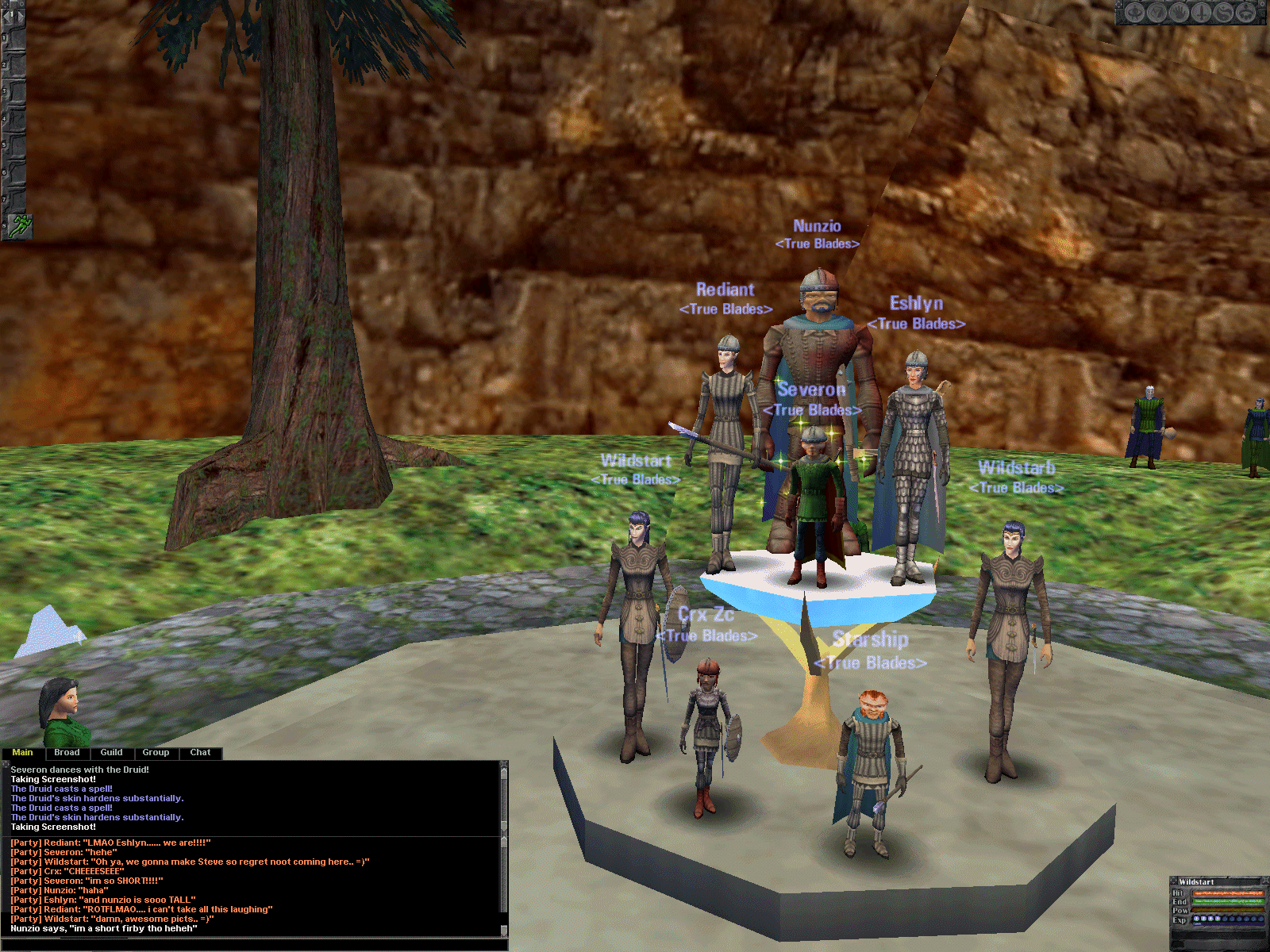Switch to the Chat tab

click(200, 752)
